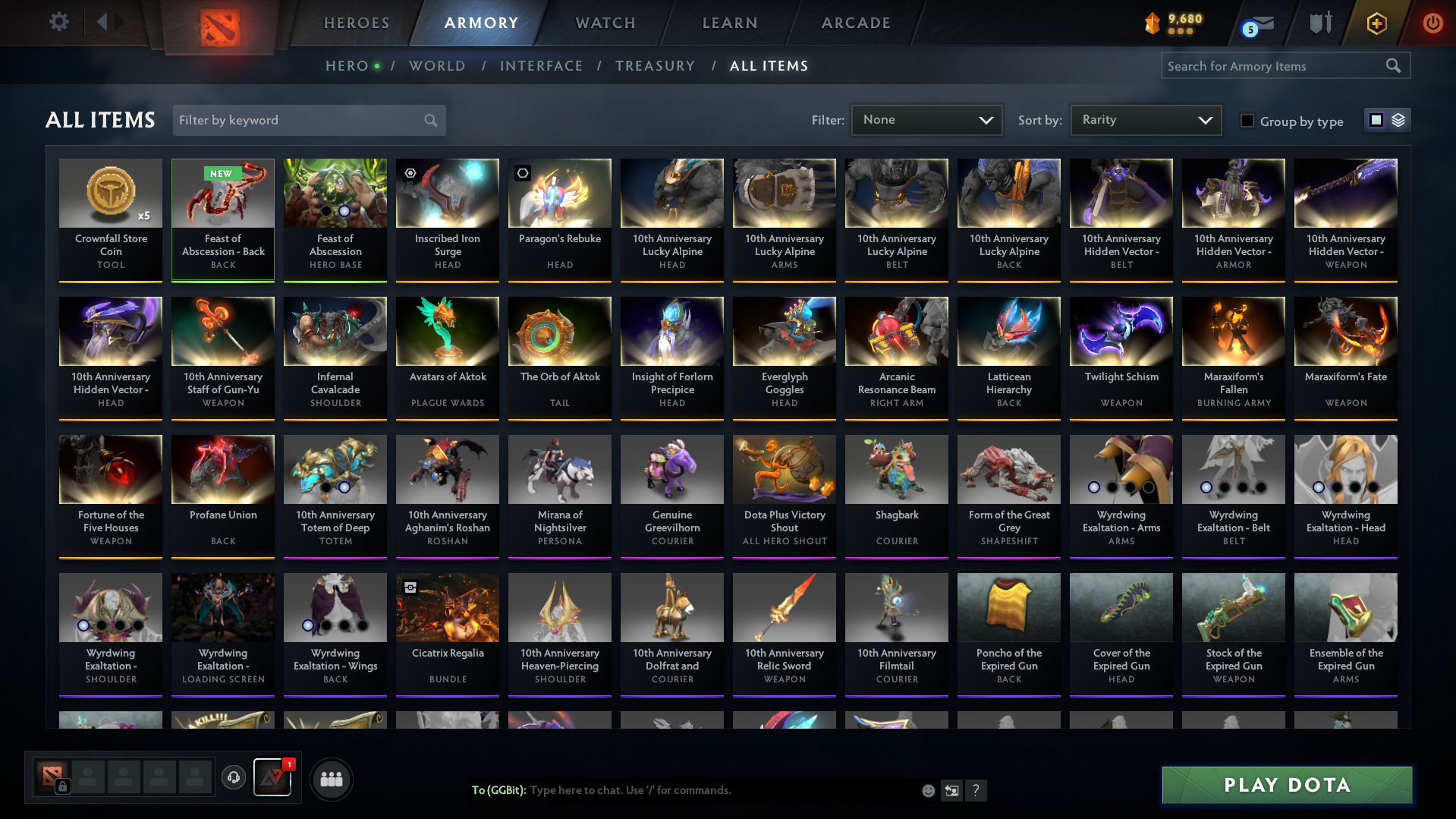Open the Dota Plus gold hexagon icon

click(1376, 23)
